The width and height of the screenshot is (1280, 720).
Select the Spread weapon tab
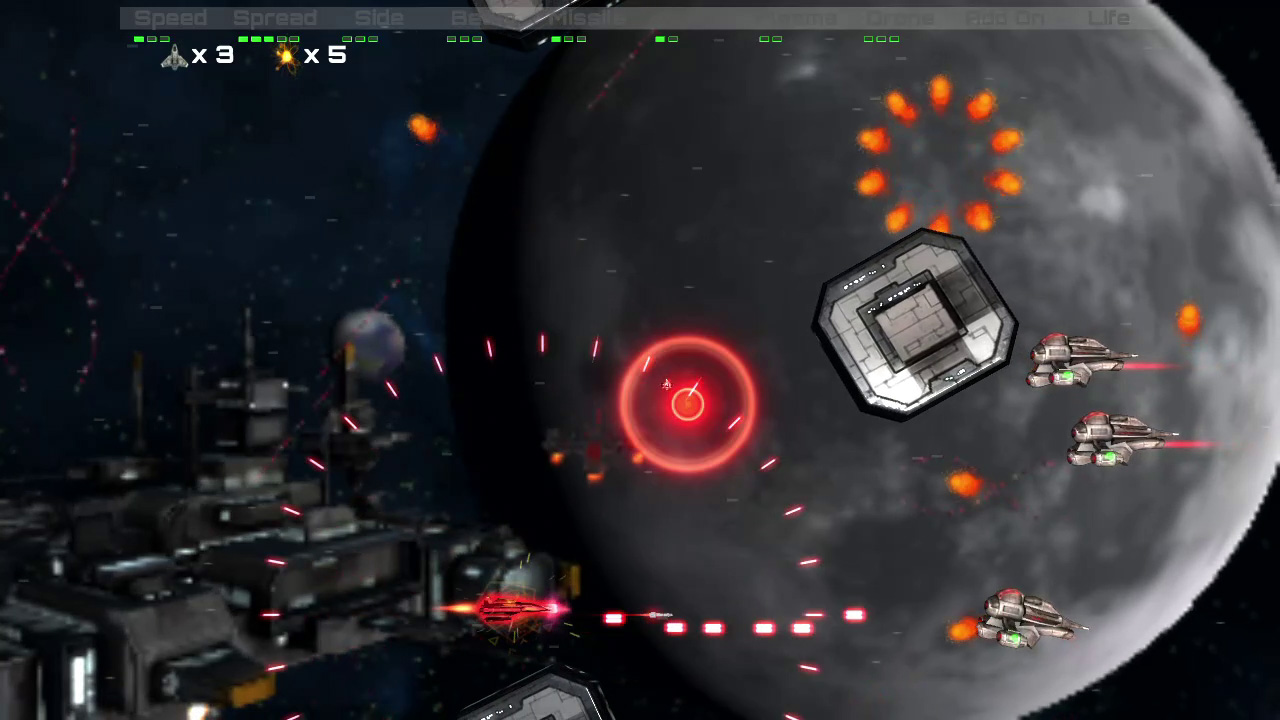point(277,17)
